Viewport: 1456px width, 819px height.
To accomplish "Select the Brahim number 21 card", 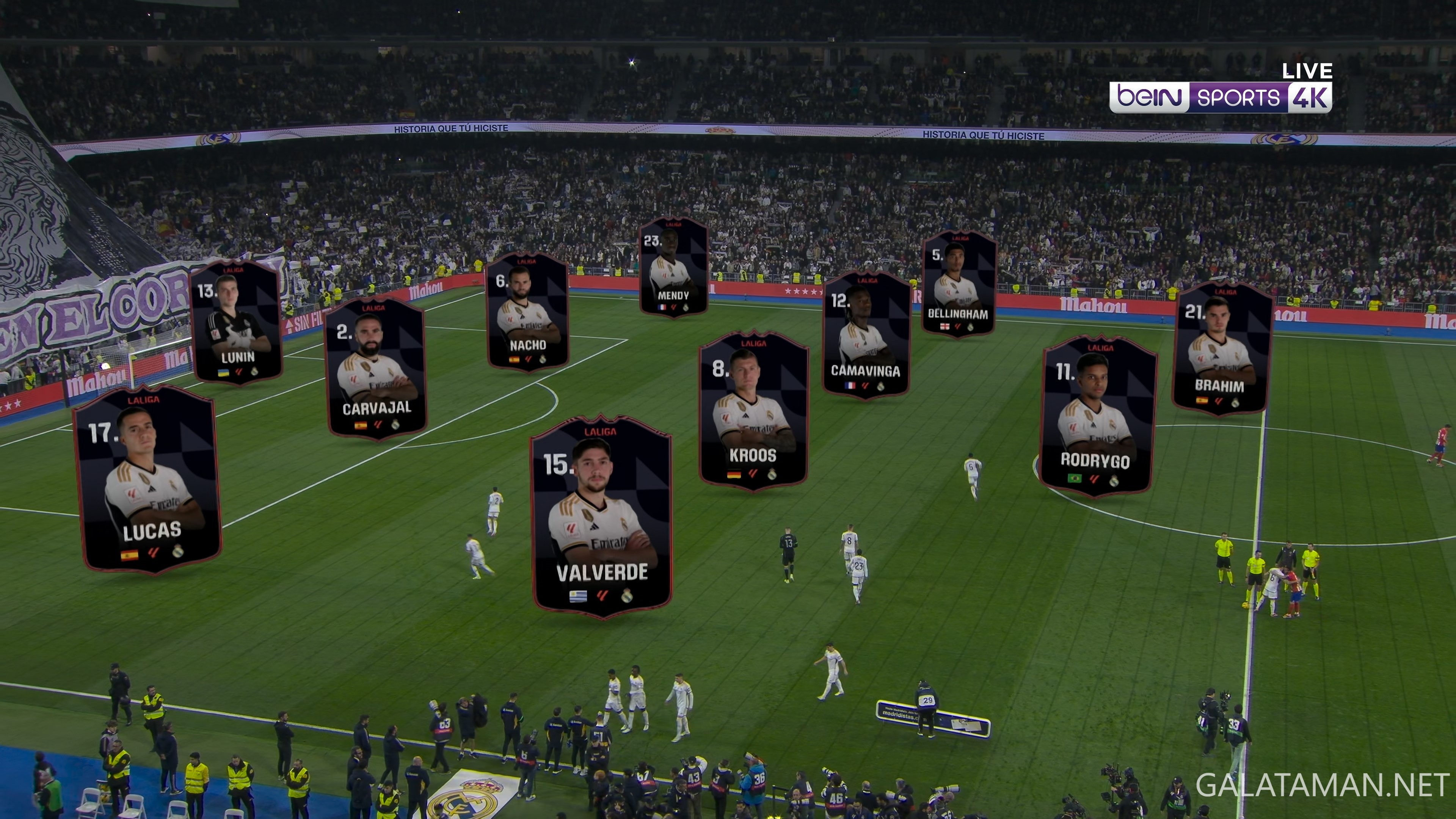I will pyautogui.click(x=1221, y=349).
